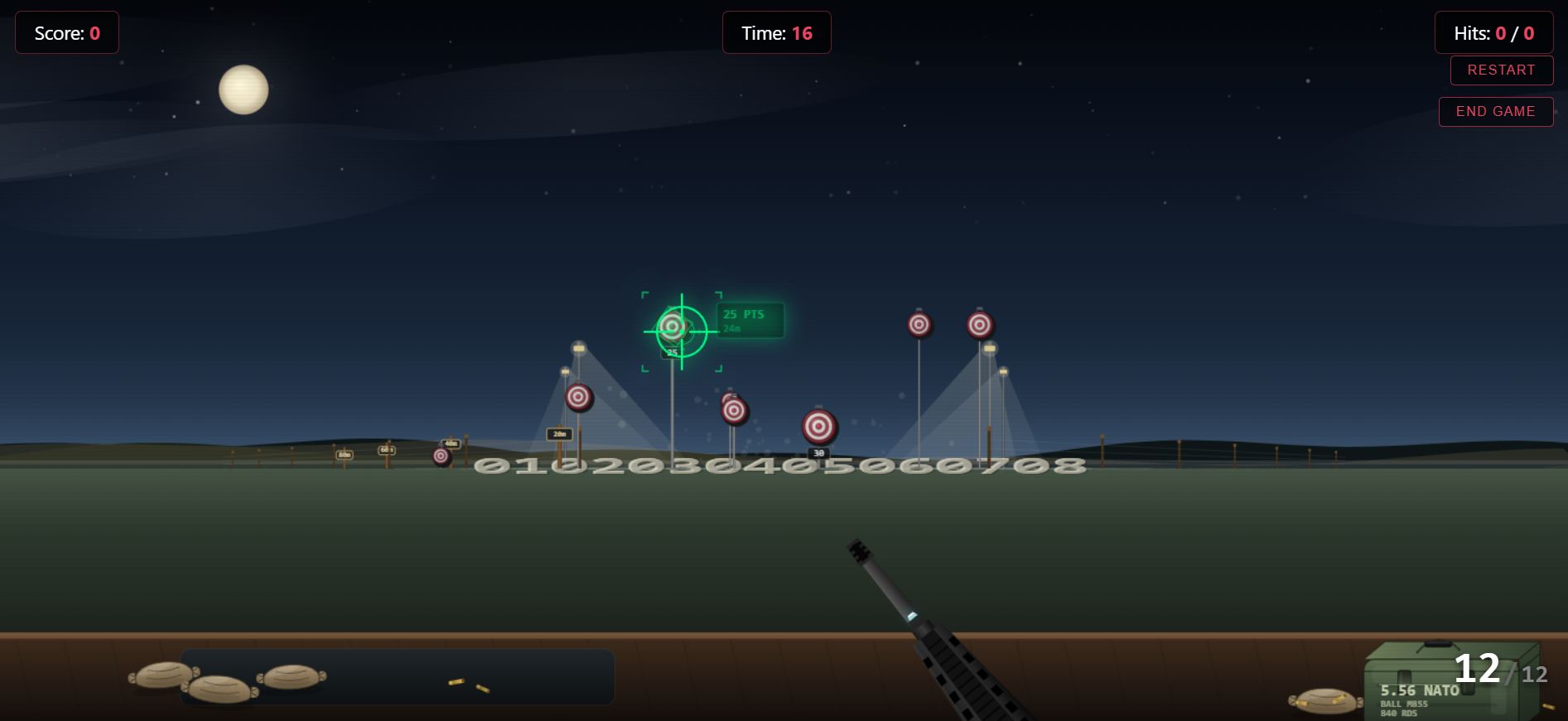Click the bullseye target above the 30 marker
This screenshot has height=721, width=1568.
point(819,427)
